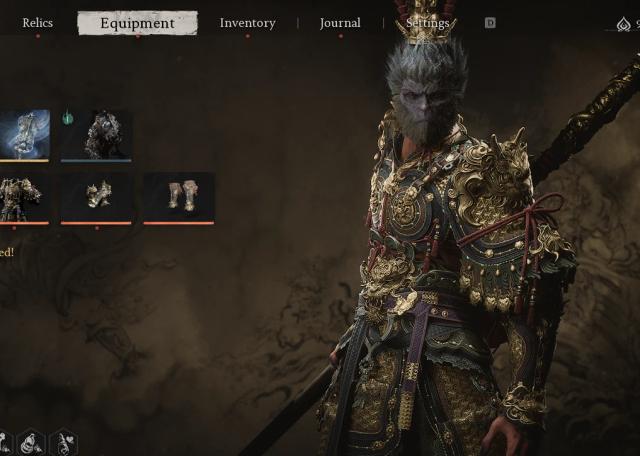Image resolution: width=640 pixels, height=456 pixels.
Task: Go to the Journal tab
Action: 340,23
